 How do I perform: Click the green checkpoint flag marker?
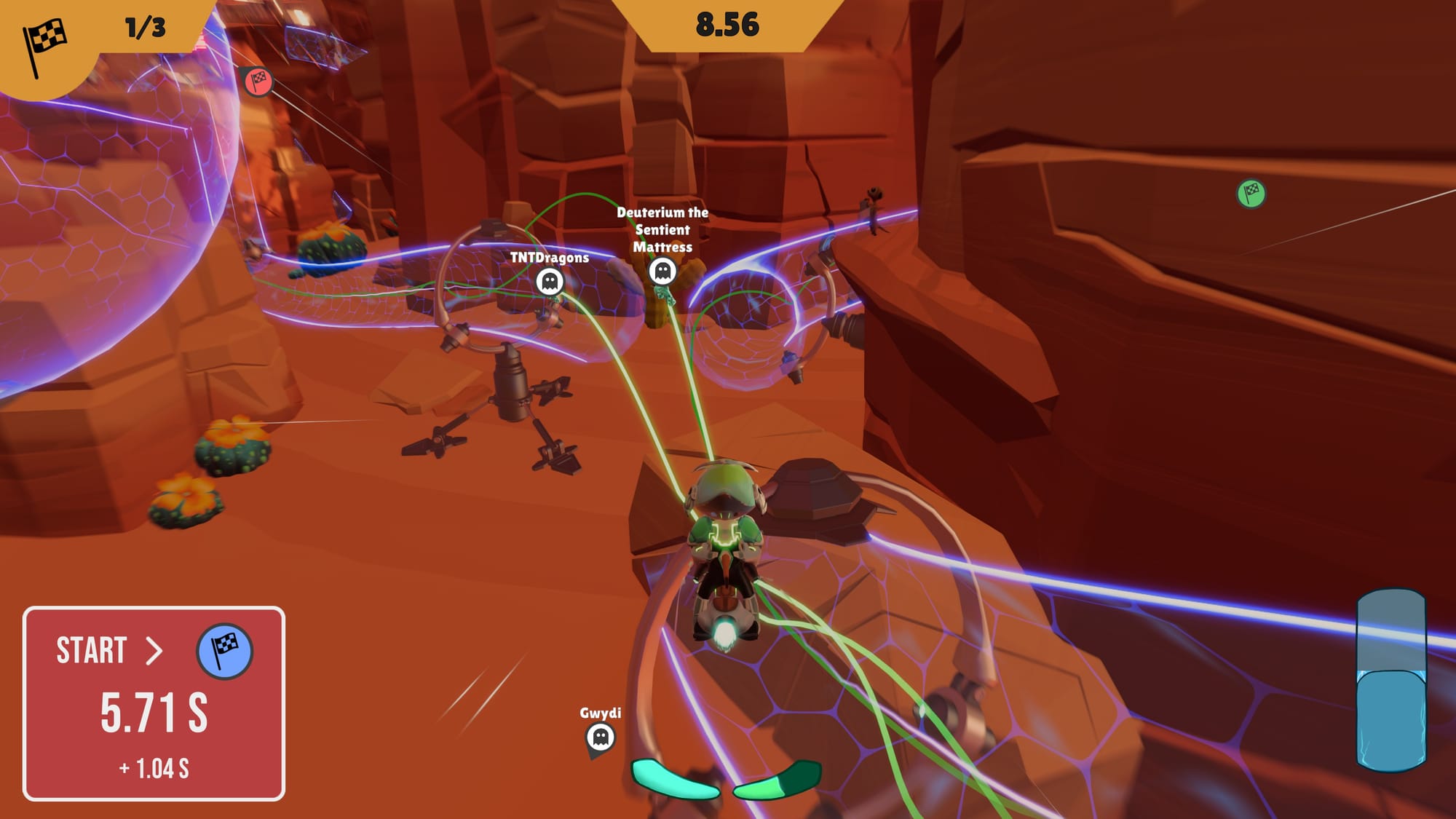pyautogui.click(x=1251, y=194)
